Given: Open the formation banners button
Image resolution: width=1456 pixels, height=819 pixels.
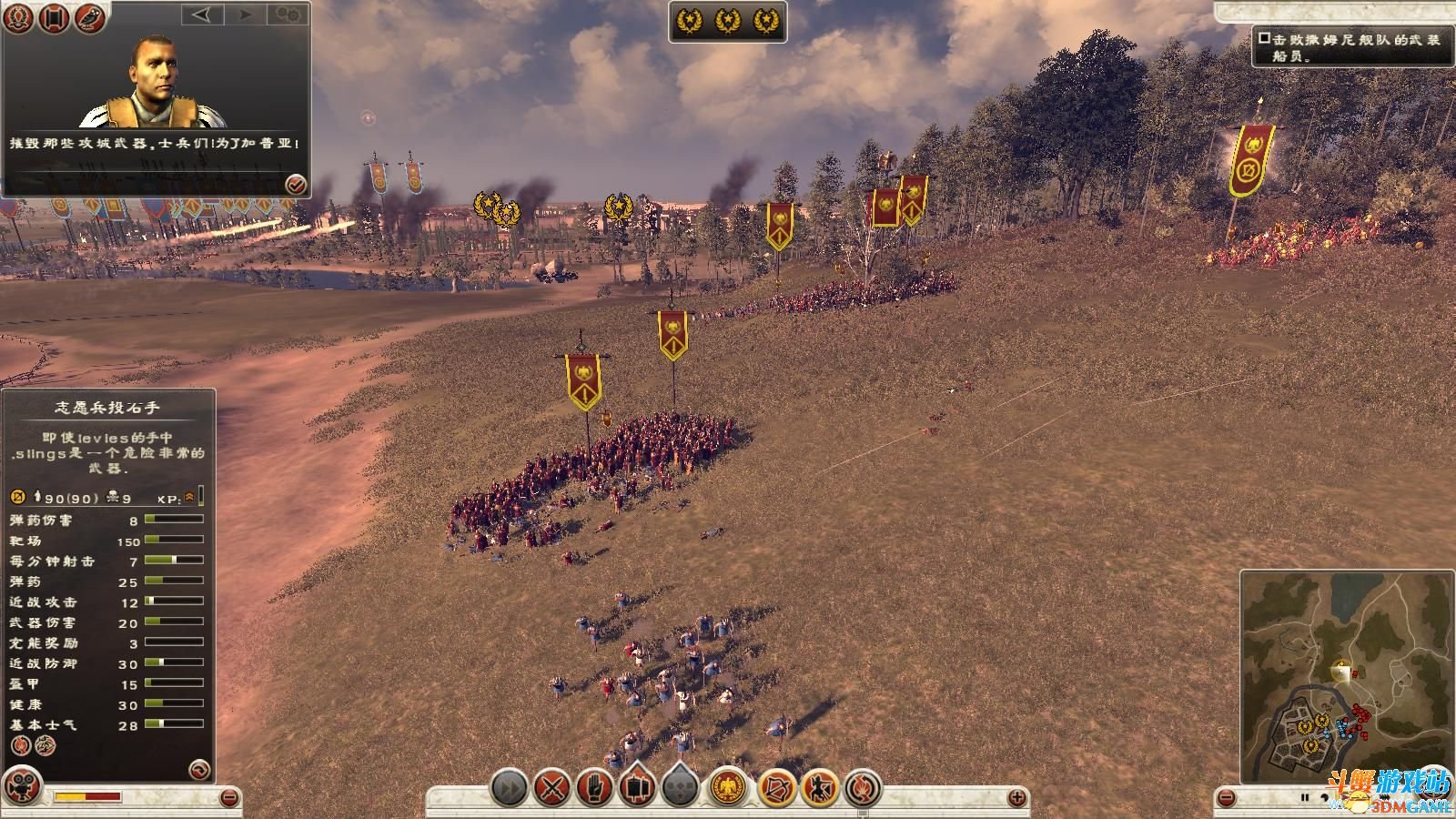Looking at the screenshot, I should (x=637, y=787).
